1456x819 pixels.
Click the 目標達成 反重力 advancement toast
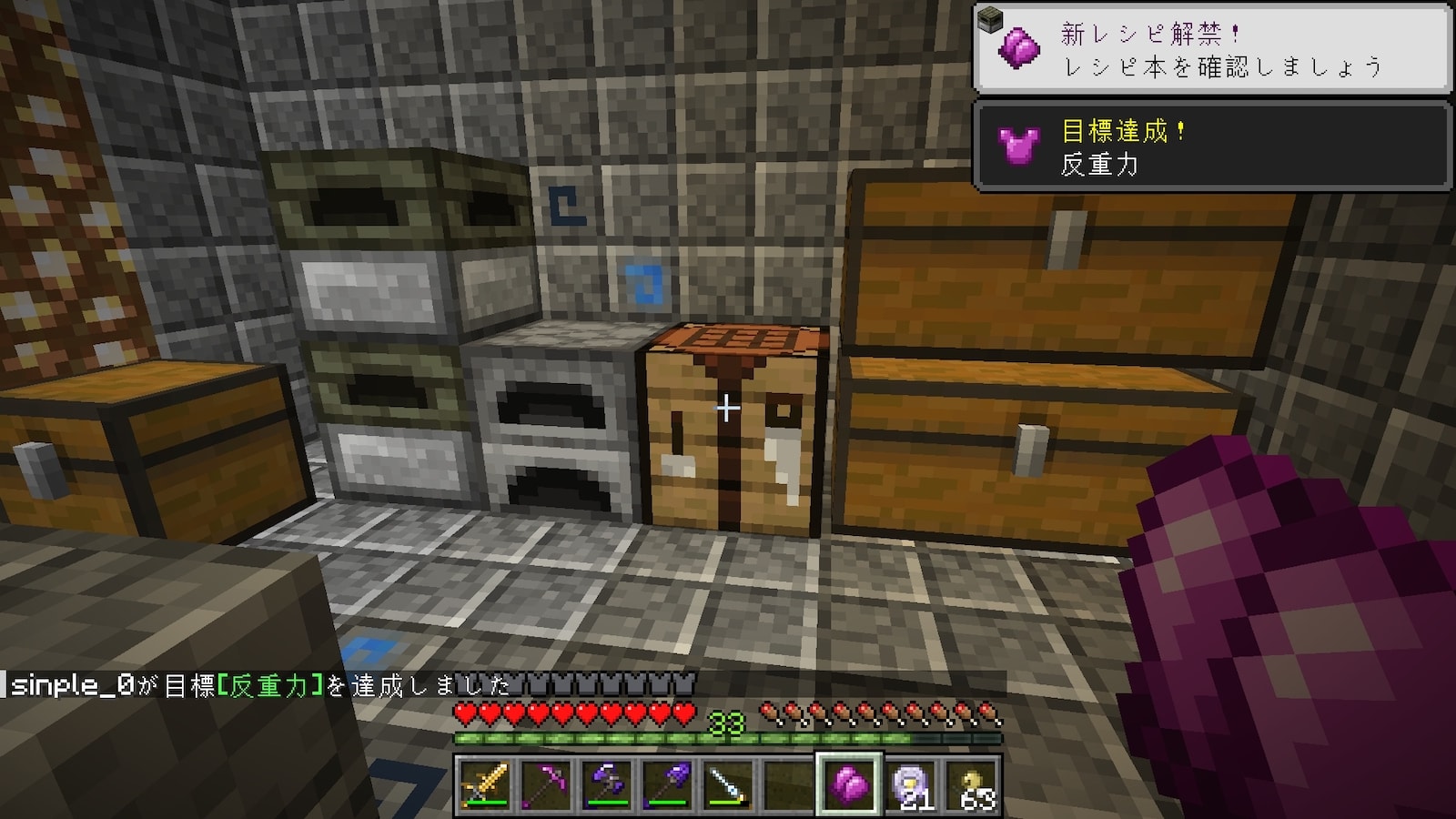[1212, 147]
